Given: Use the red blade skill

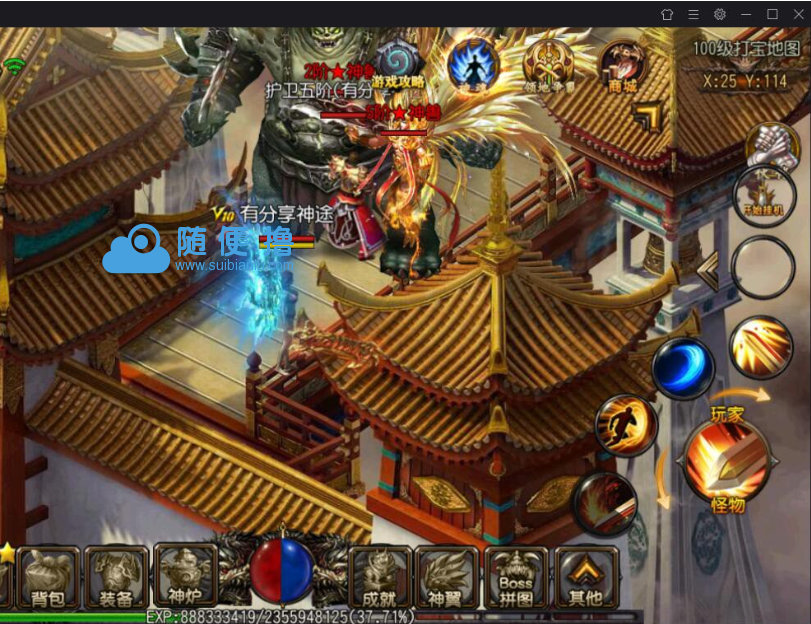Looking at the screenshot, I should click(606, 503).
